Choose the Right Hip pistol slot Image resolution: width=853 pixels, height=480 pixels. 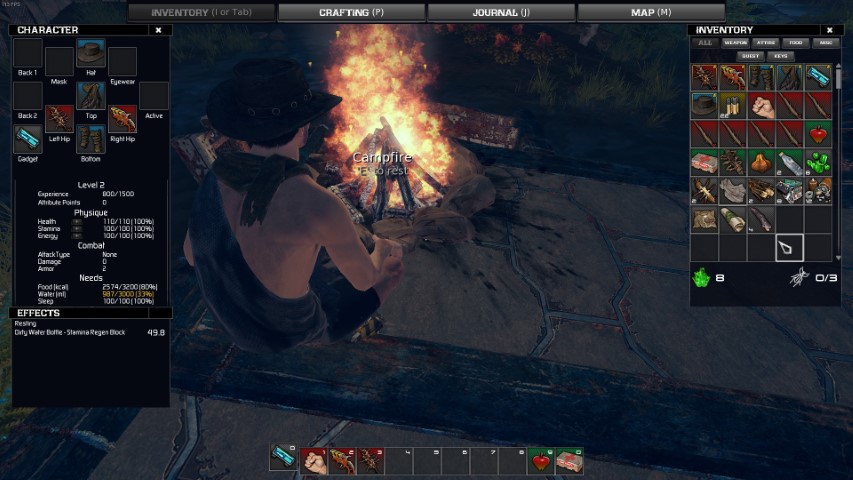click(122, 119)
